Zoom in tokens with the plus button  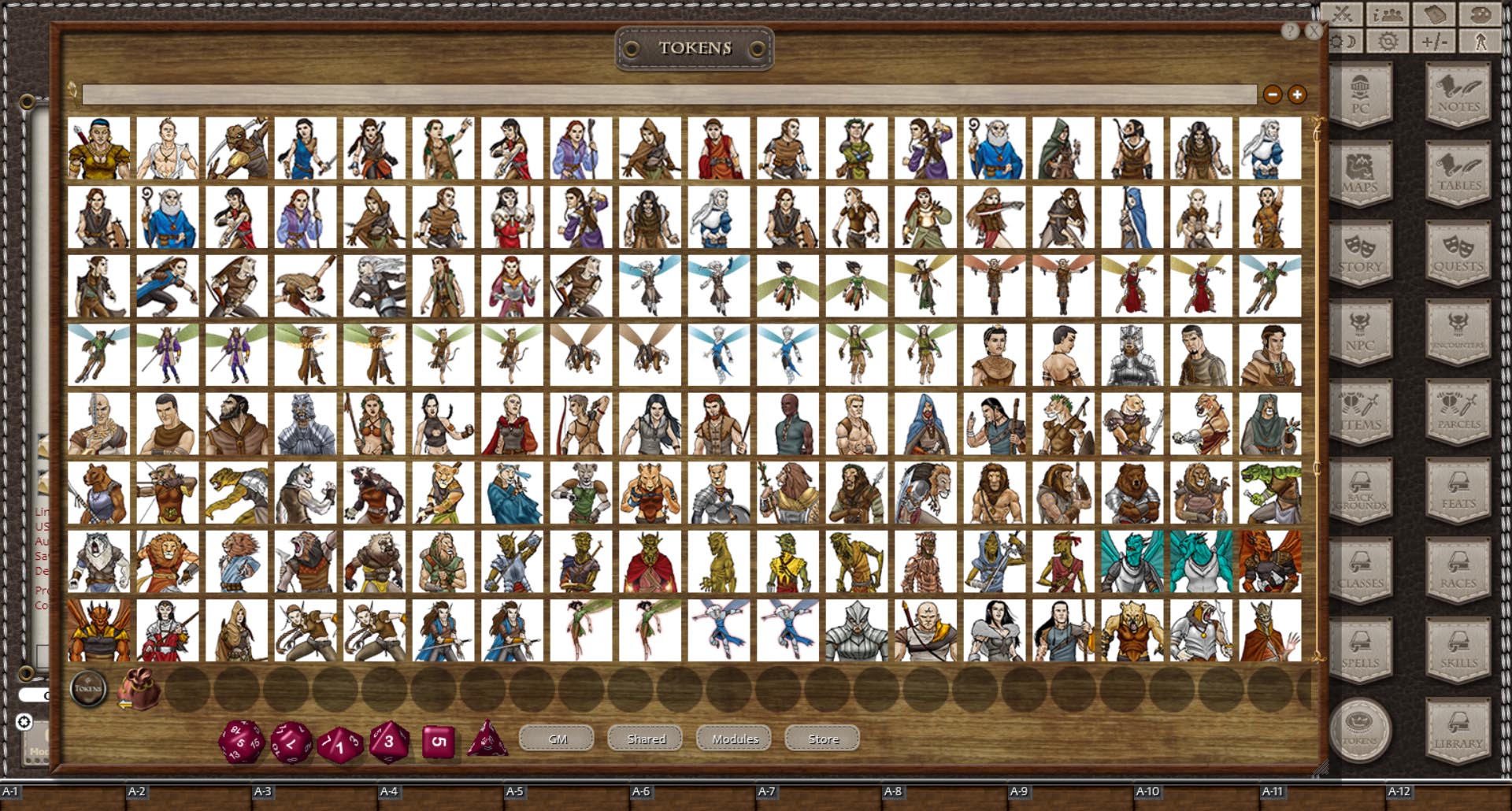(1295, 94)
